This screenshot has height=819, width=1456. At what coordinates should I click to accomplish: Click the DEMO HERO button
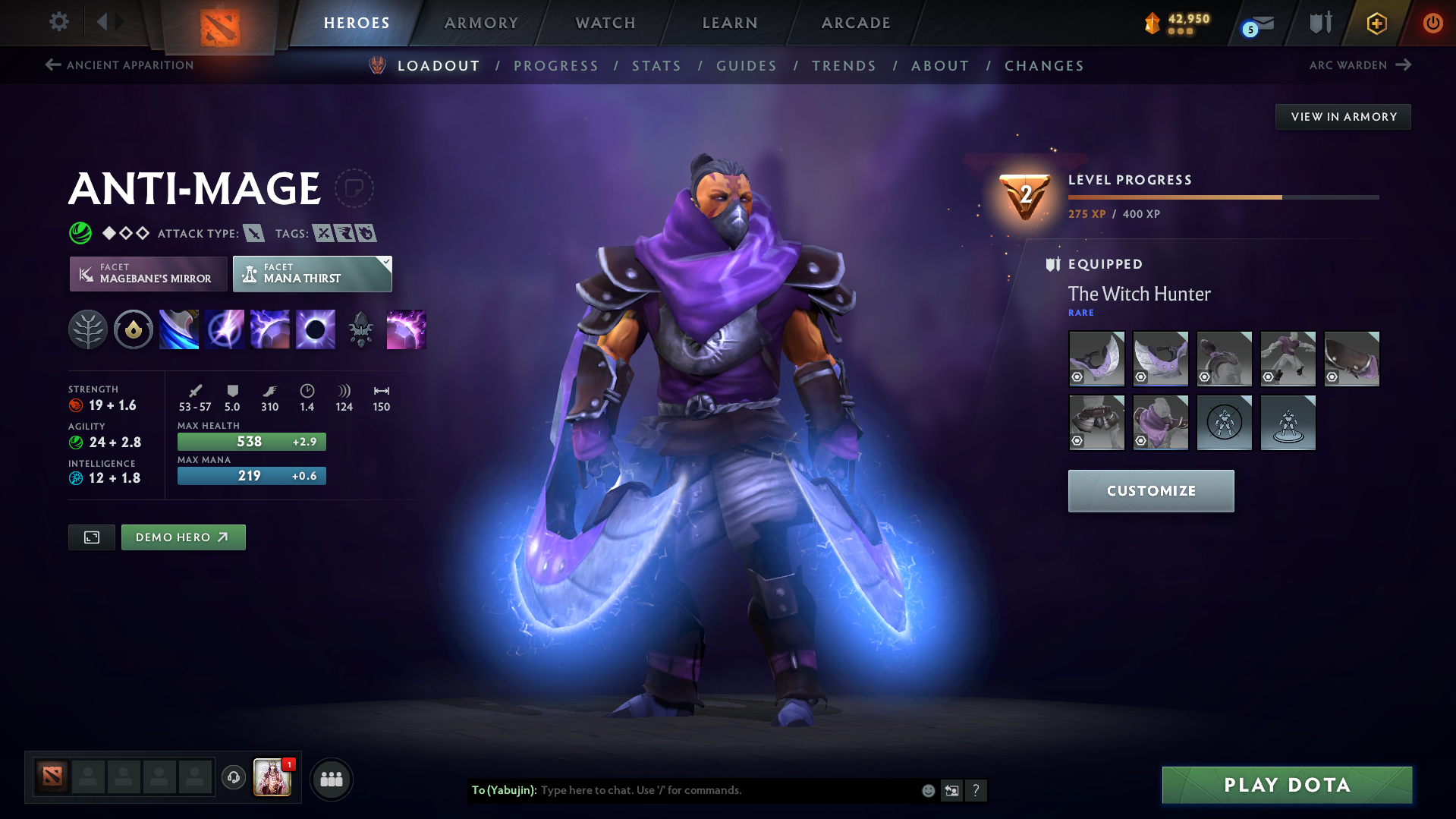pos(183,537)
